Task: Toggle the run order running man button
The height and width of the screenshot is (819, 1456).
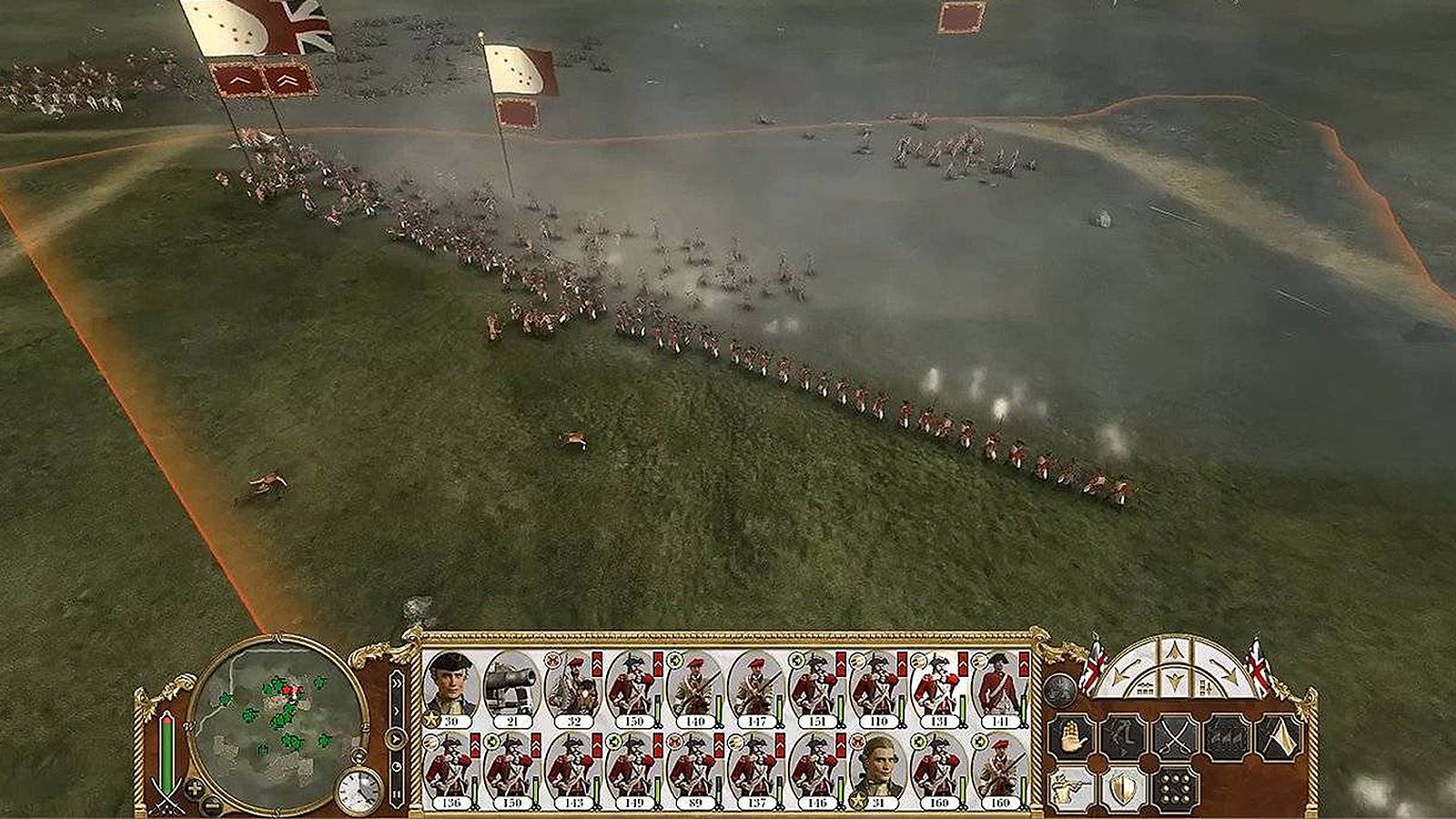Action: tap(1123, 736)
